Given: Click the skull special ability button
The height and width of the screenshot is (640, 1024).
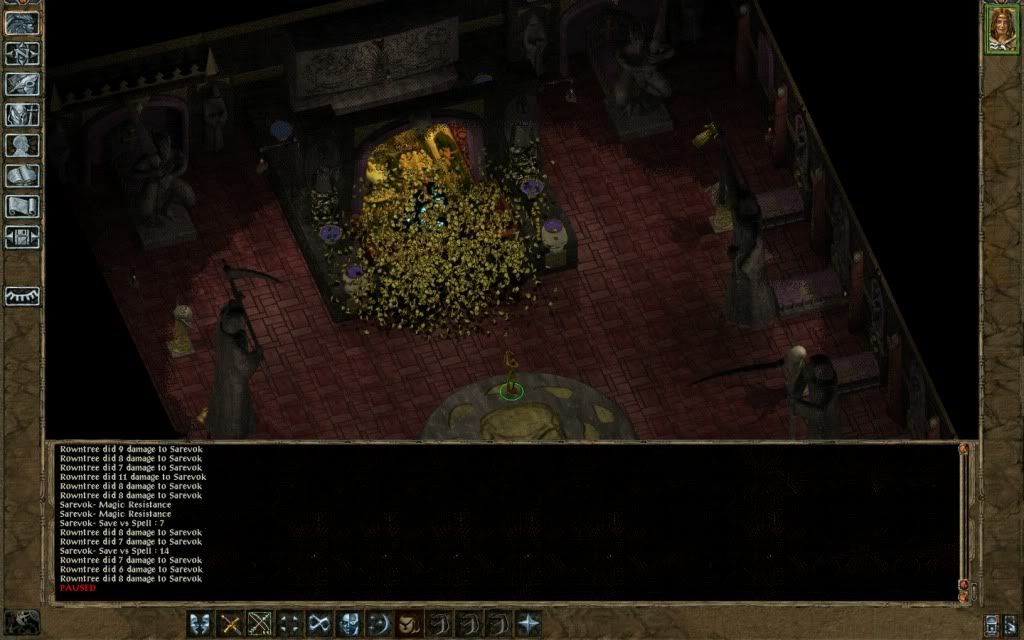Looking at the screenshot, I should coord(349,623).
